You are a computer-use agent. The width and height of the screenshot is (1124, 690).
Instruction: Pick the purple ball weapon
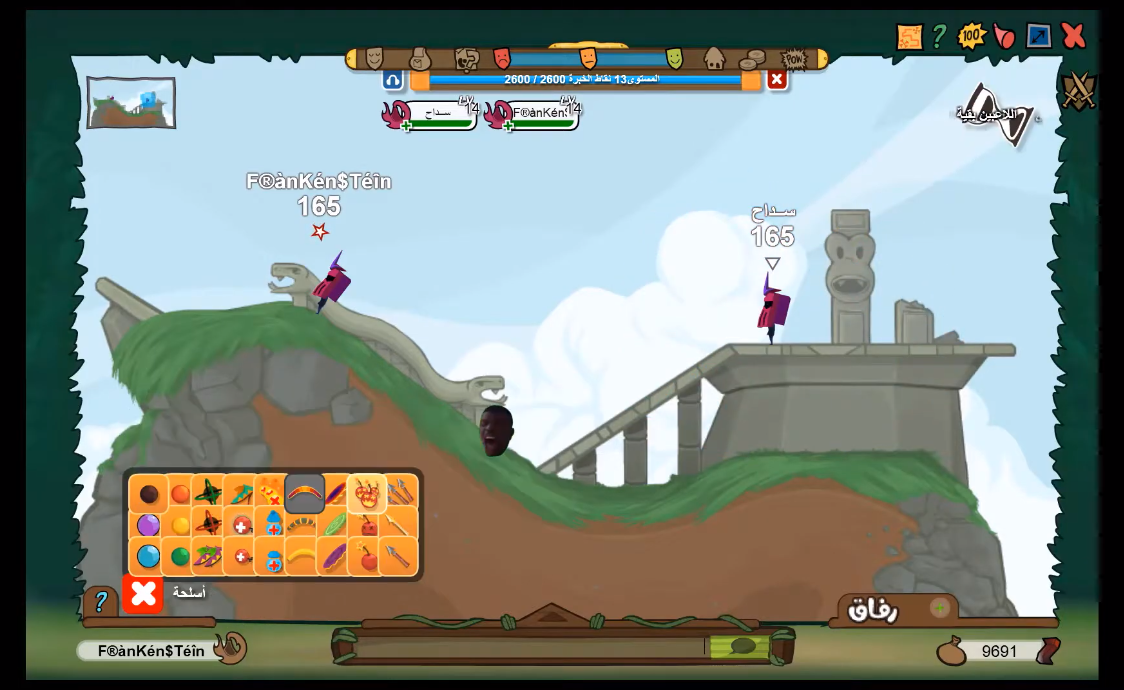pos(148,525)
